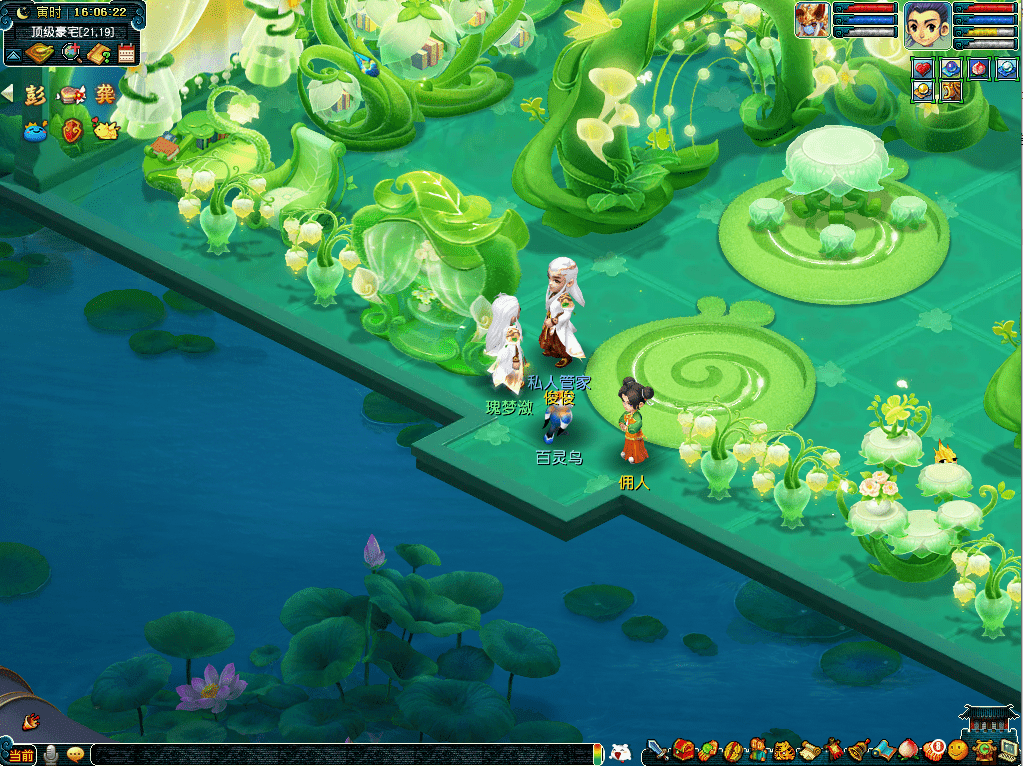This screenshot has width=1023, height=766.
Task: Click the red heart buff icon
Action: tap(922, 68)
